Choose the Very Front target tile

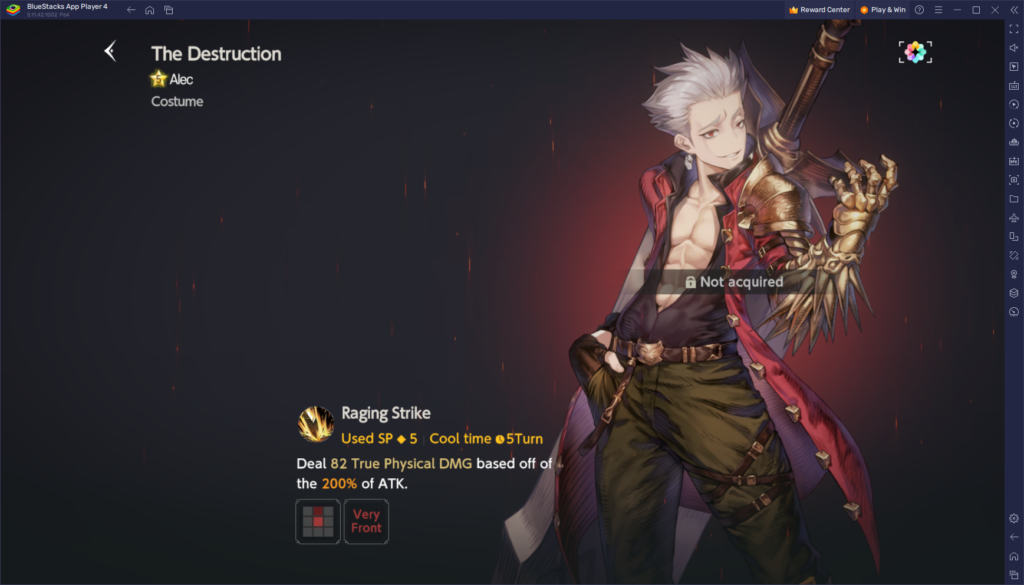click(x=366, y=521)
